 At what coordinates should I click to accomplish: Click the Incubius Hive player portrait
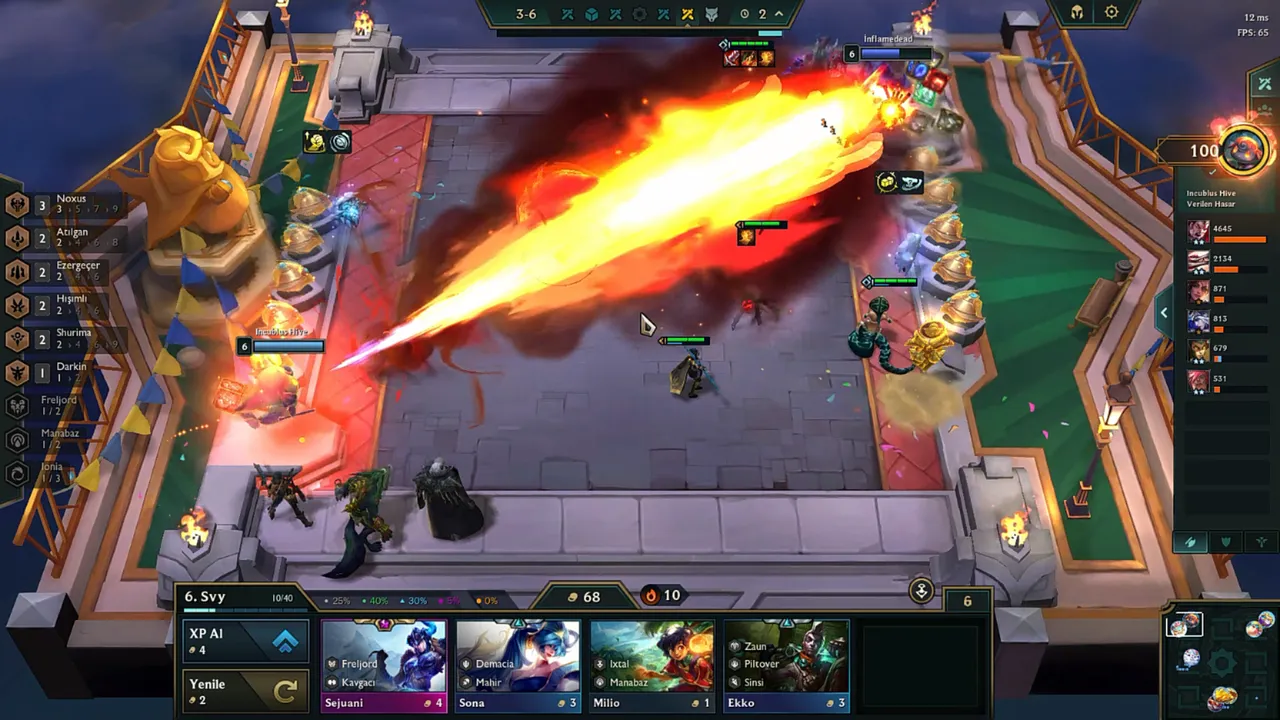1244,151
